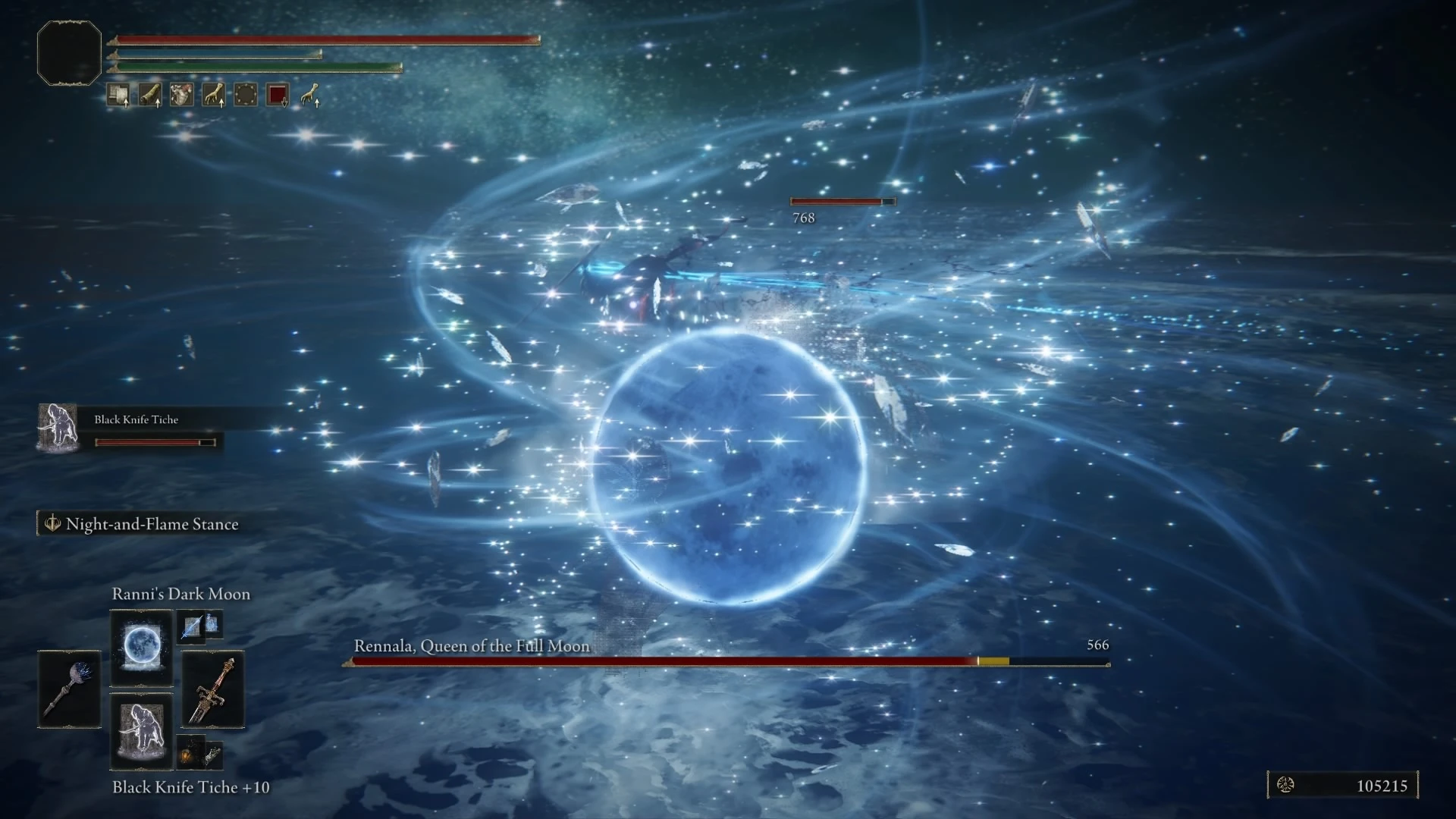1456x819 pixels.
Task: Click the armored torso status icon
Action: [182, 95]
